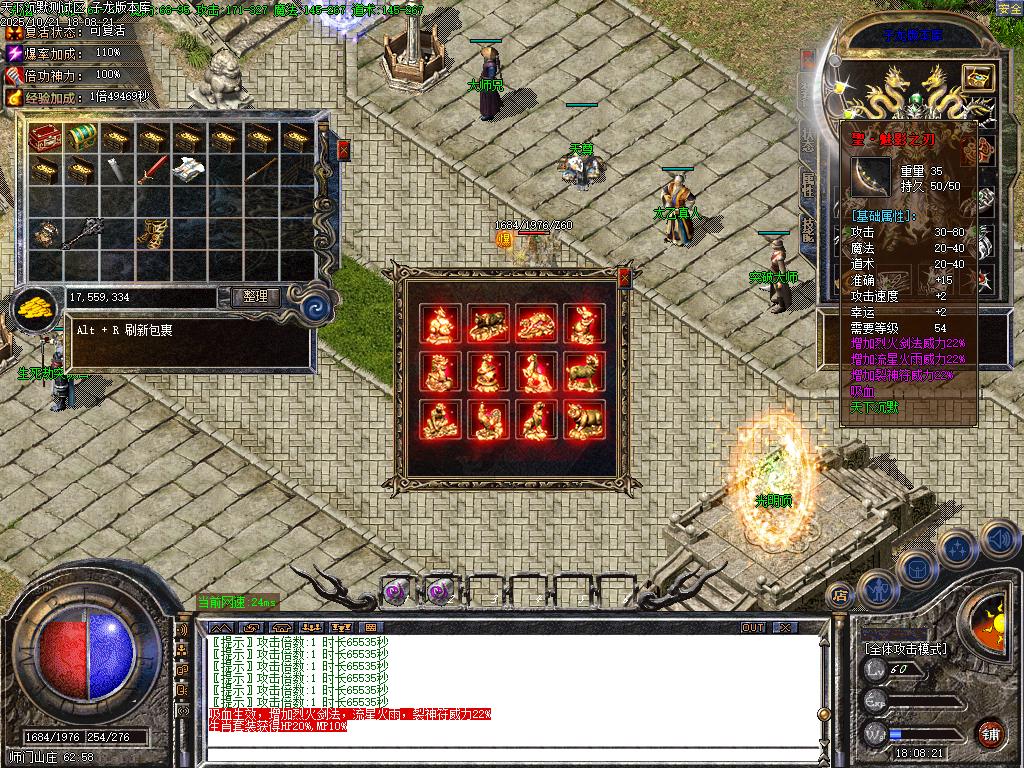
Task: Toggle the sound speaker button
Action: [1000, 540]
